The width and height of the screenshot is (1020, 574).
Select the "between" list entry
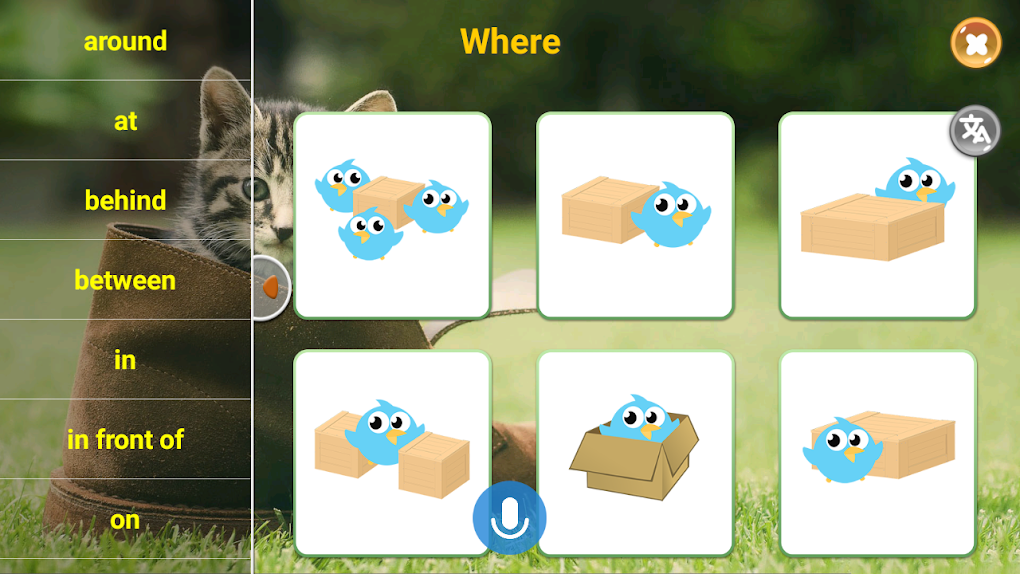[x=125, y=280]
